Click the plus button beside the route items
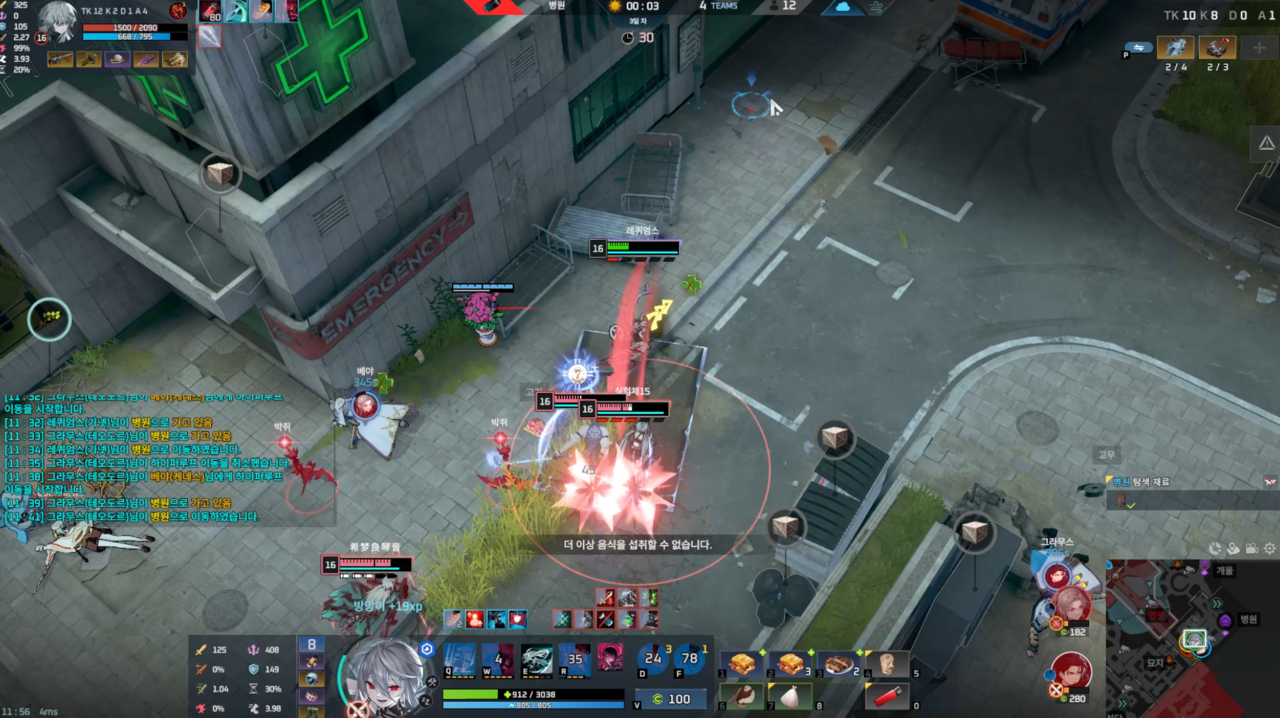The height and width of the screenshot is (718, 1280). click(x=1259, y=48)
